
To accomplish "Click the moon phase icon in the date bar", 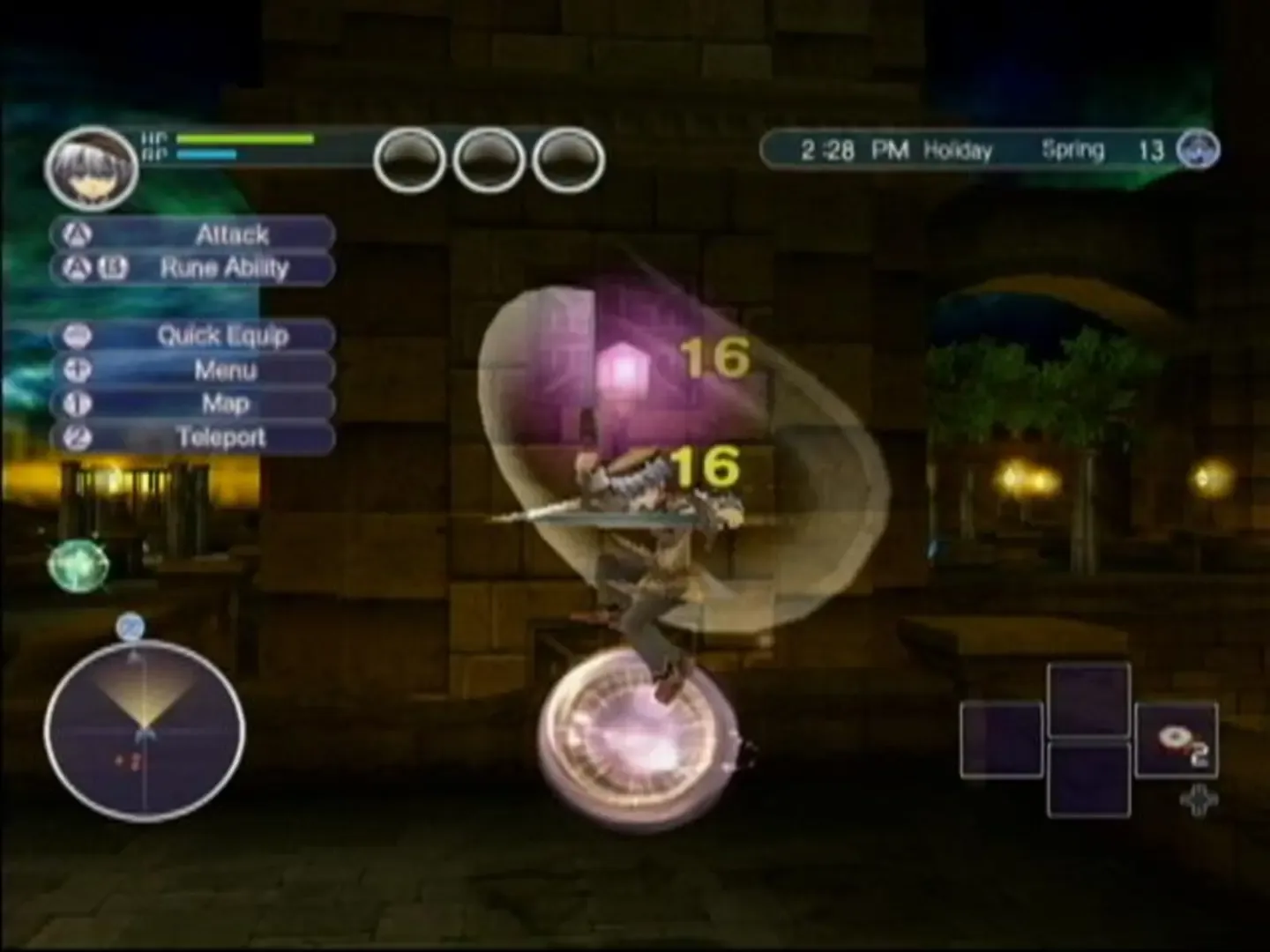I will click(x=1196, y=150).
